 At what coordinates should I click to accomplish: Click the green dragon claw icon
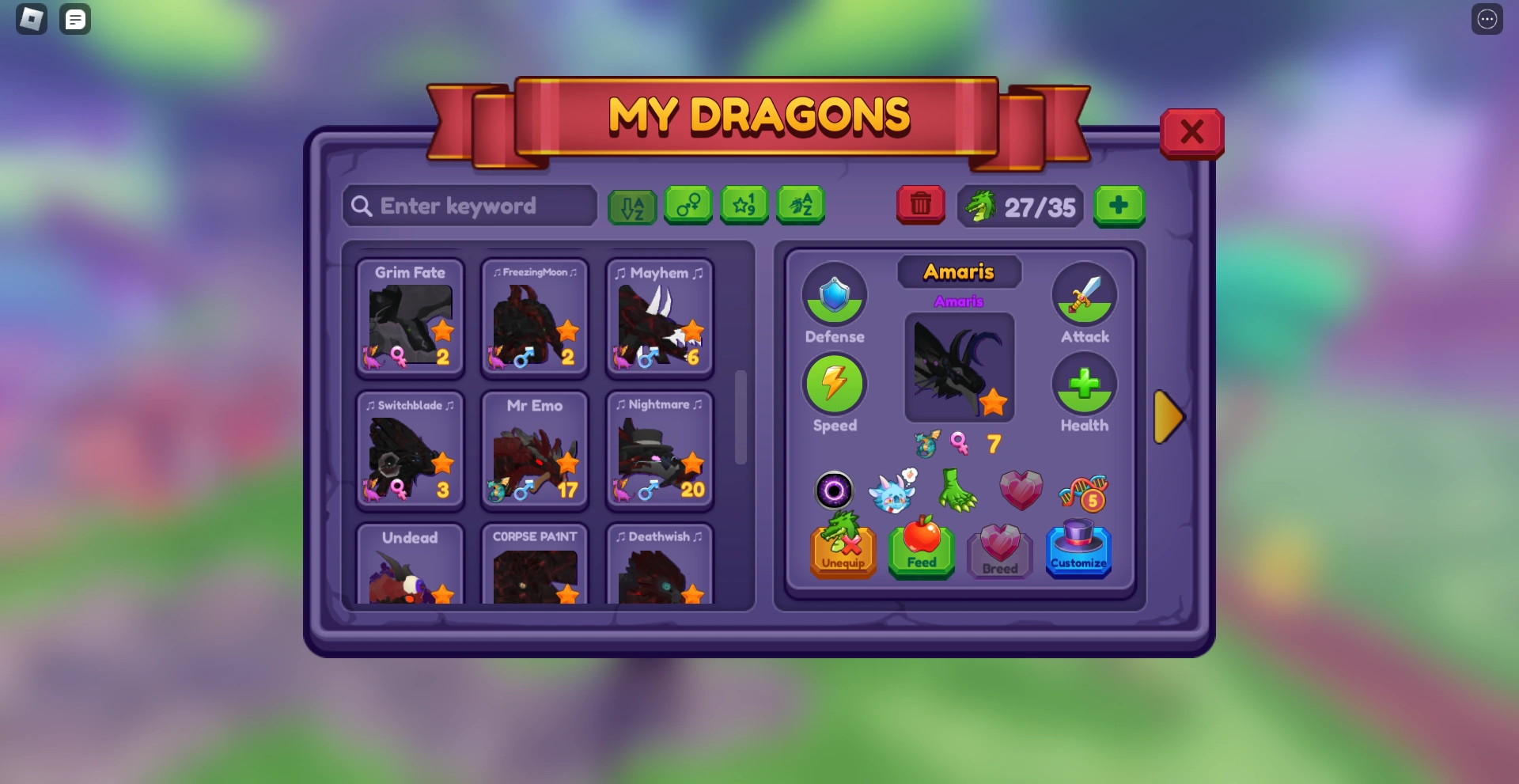958,490
